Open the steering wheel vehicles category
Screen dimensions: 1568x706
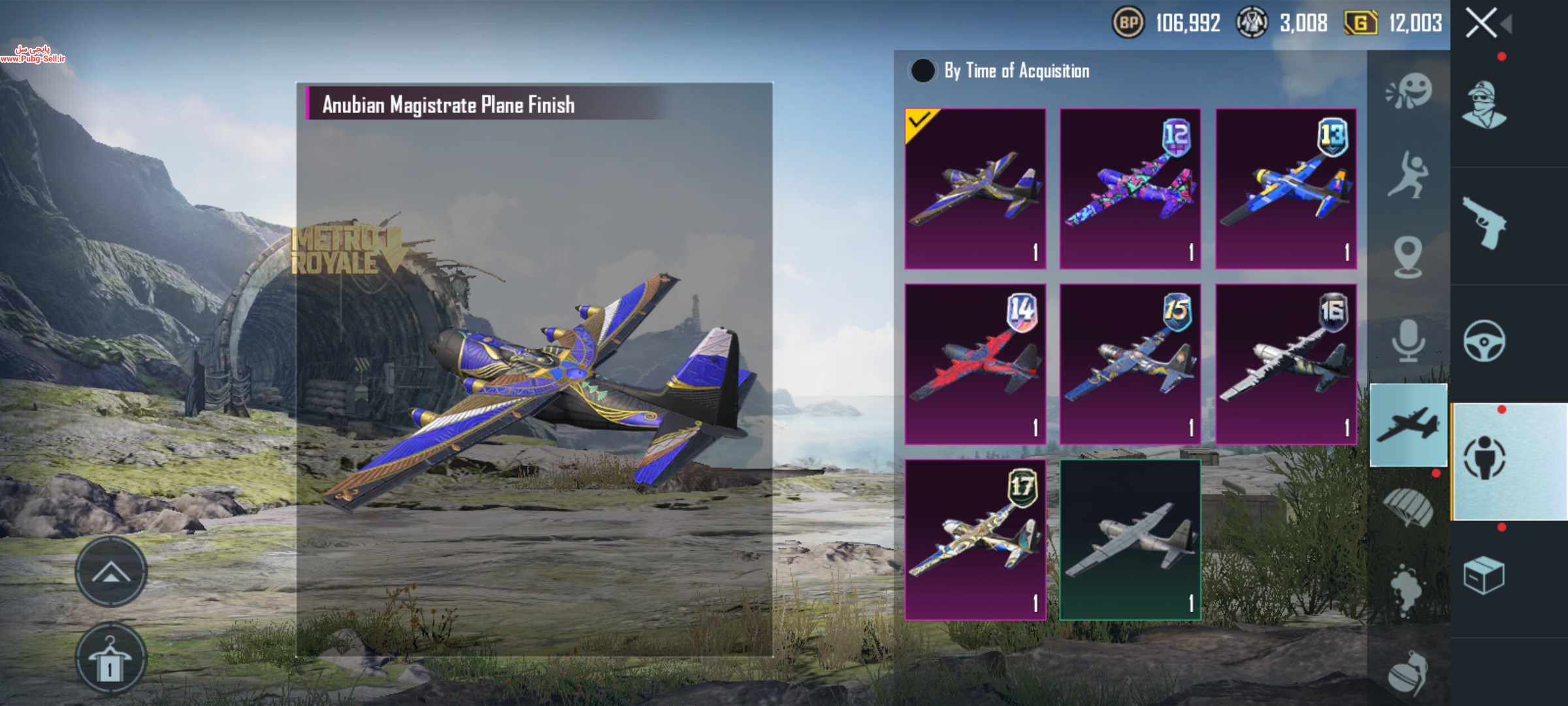pyautogui.click(x=1484, y=341)
